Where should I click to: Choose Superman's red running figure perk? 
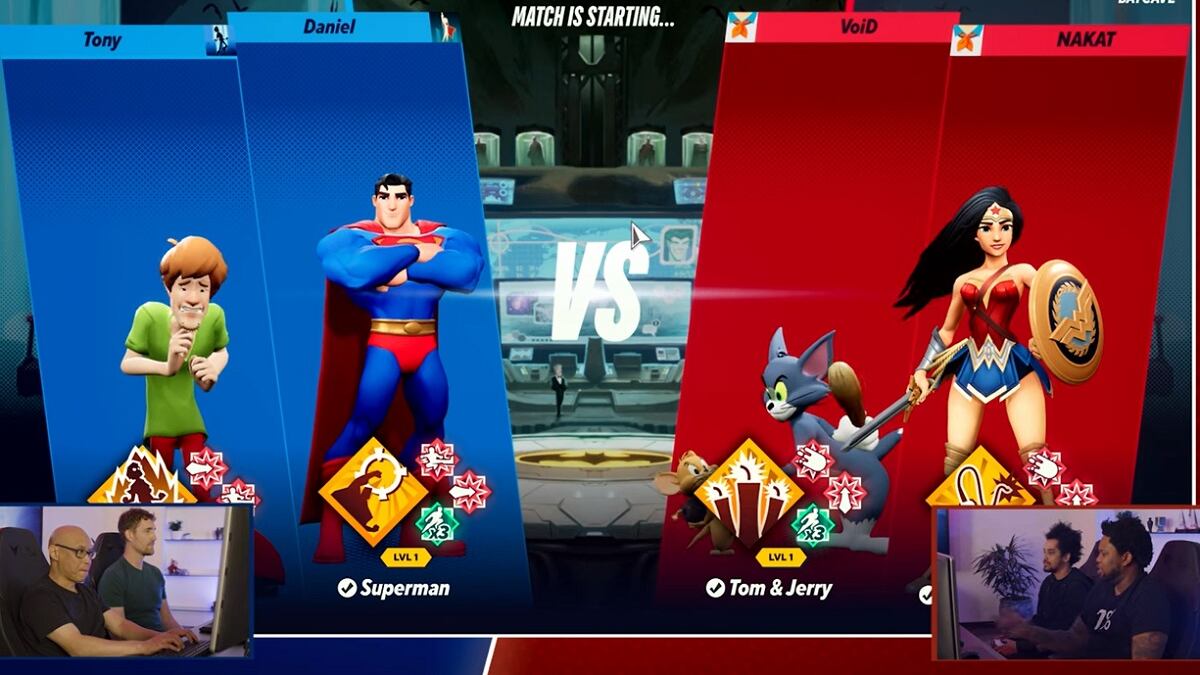(436, 459)
